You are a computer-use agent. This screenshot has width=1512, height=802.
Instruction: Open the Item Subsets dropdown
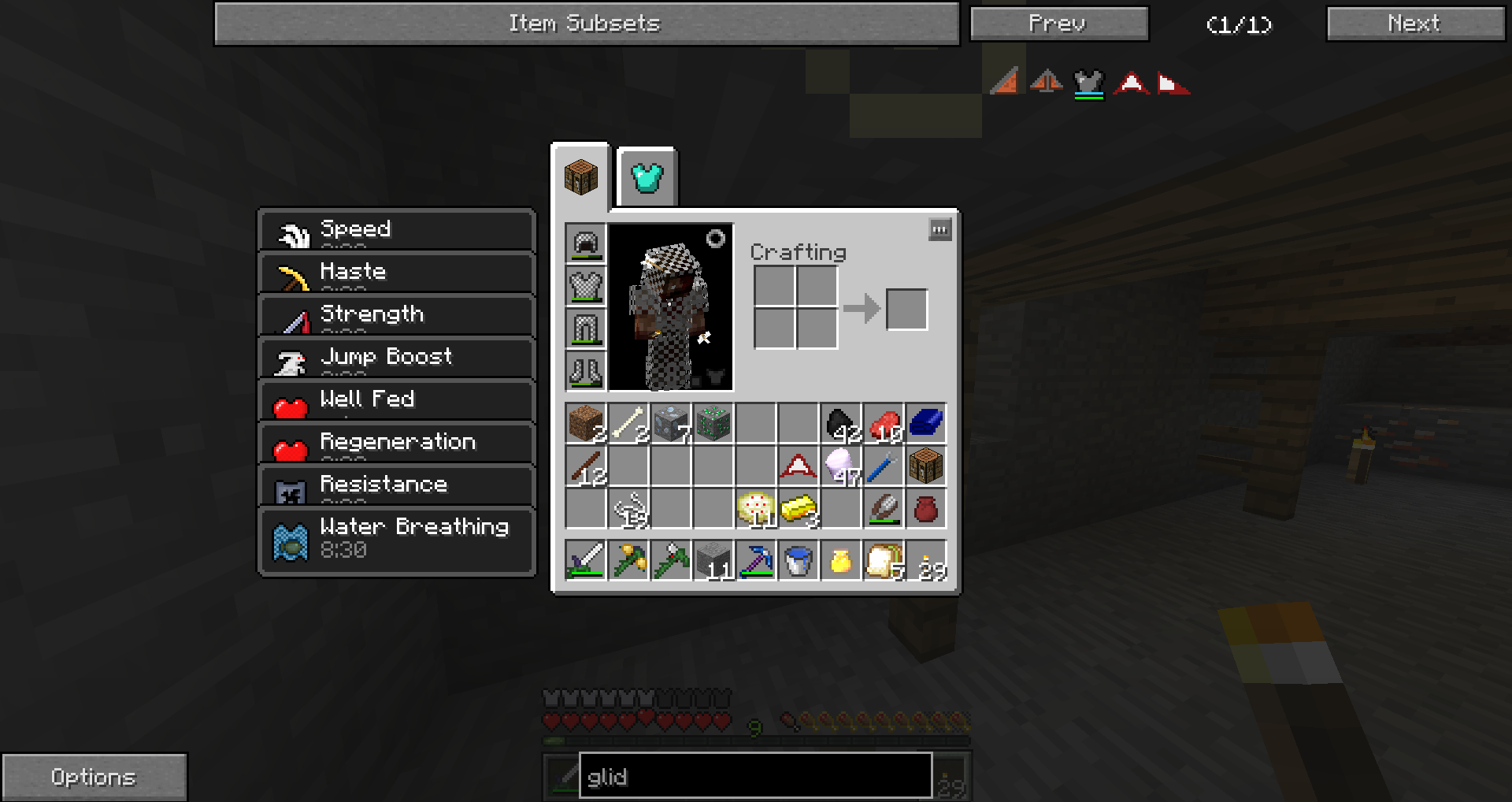(x=586, y=24)
